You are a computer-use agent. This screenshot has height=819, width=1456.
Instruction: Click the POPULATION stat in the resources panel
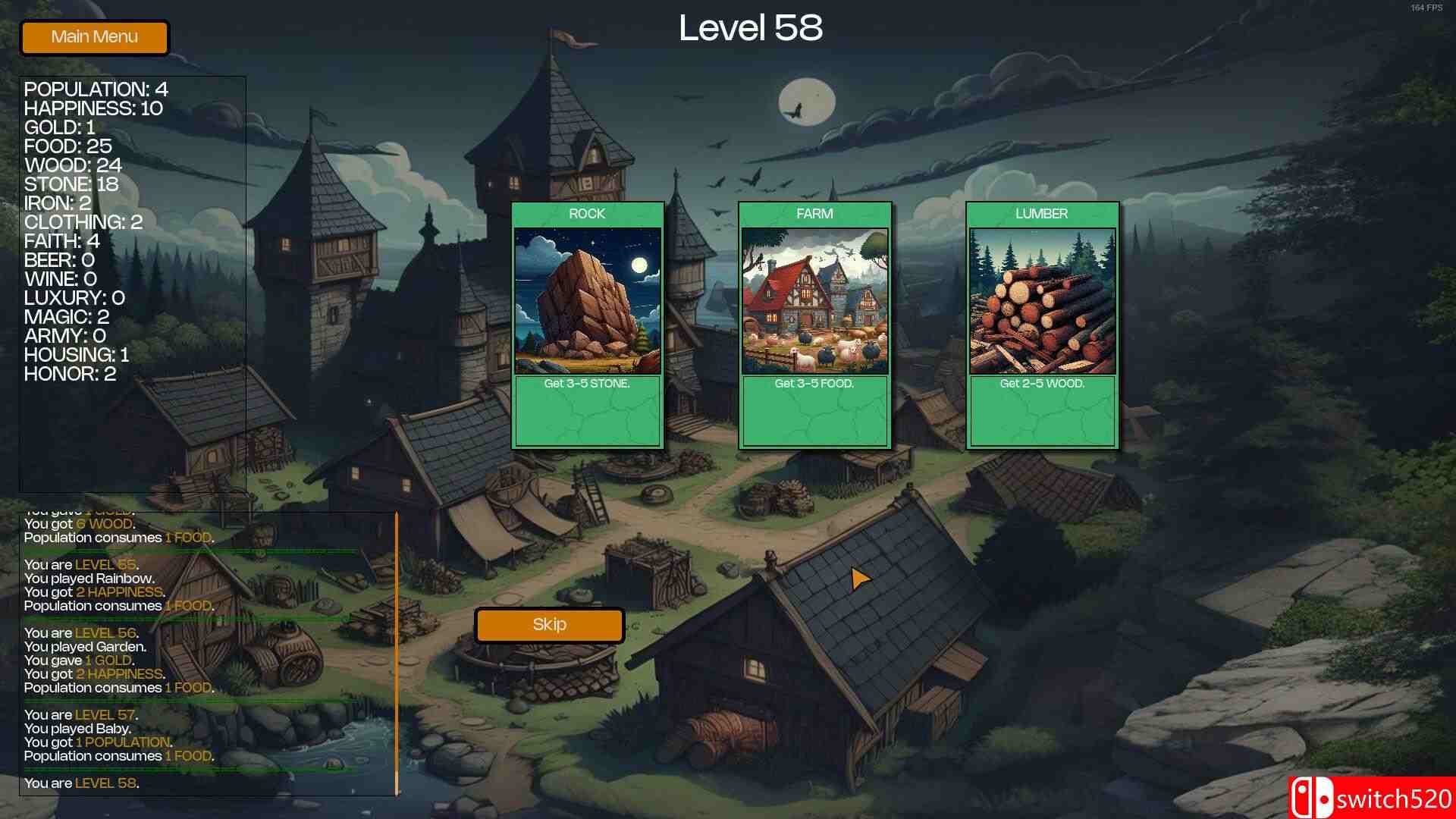coord(96,89)
